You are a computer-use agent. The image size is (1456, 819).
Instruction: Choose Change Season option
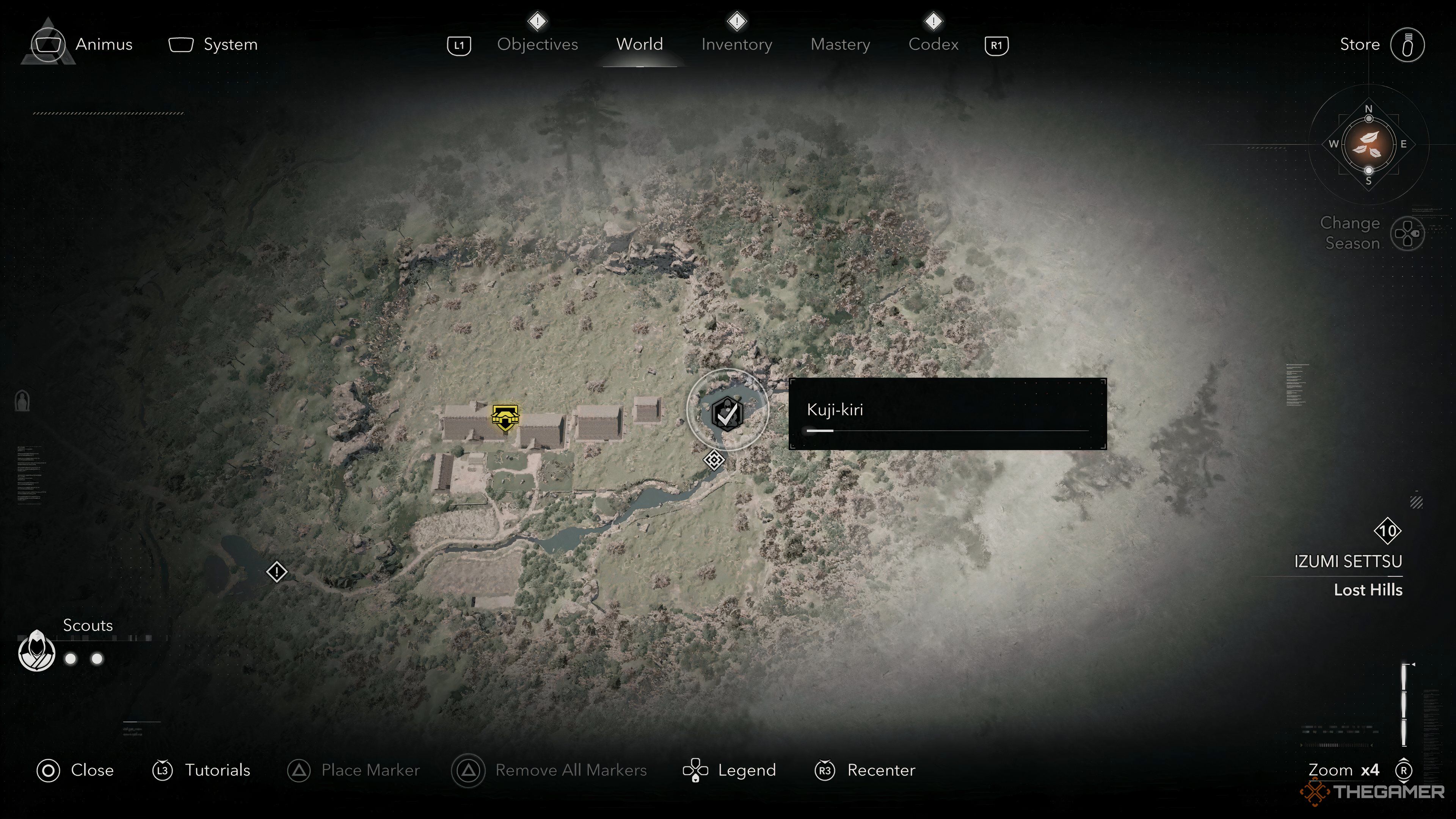click(1371, 233)
